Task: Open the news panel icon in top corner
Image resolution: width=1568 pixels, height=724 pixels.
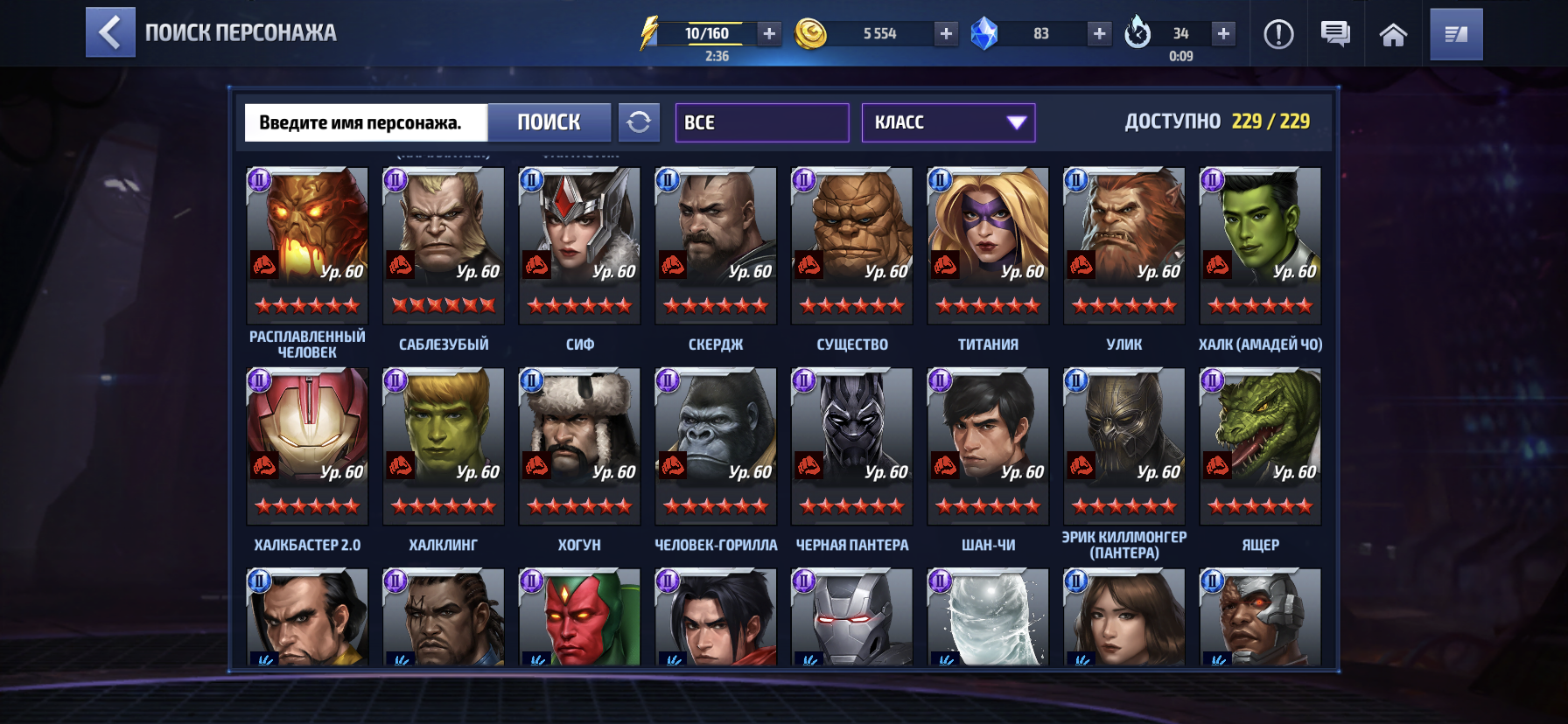Action: tap(1455, 34)
